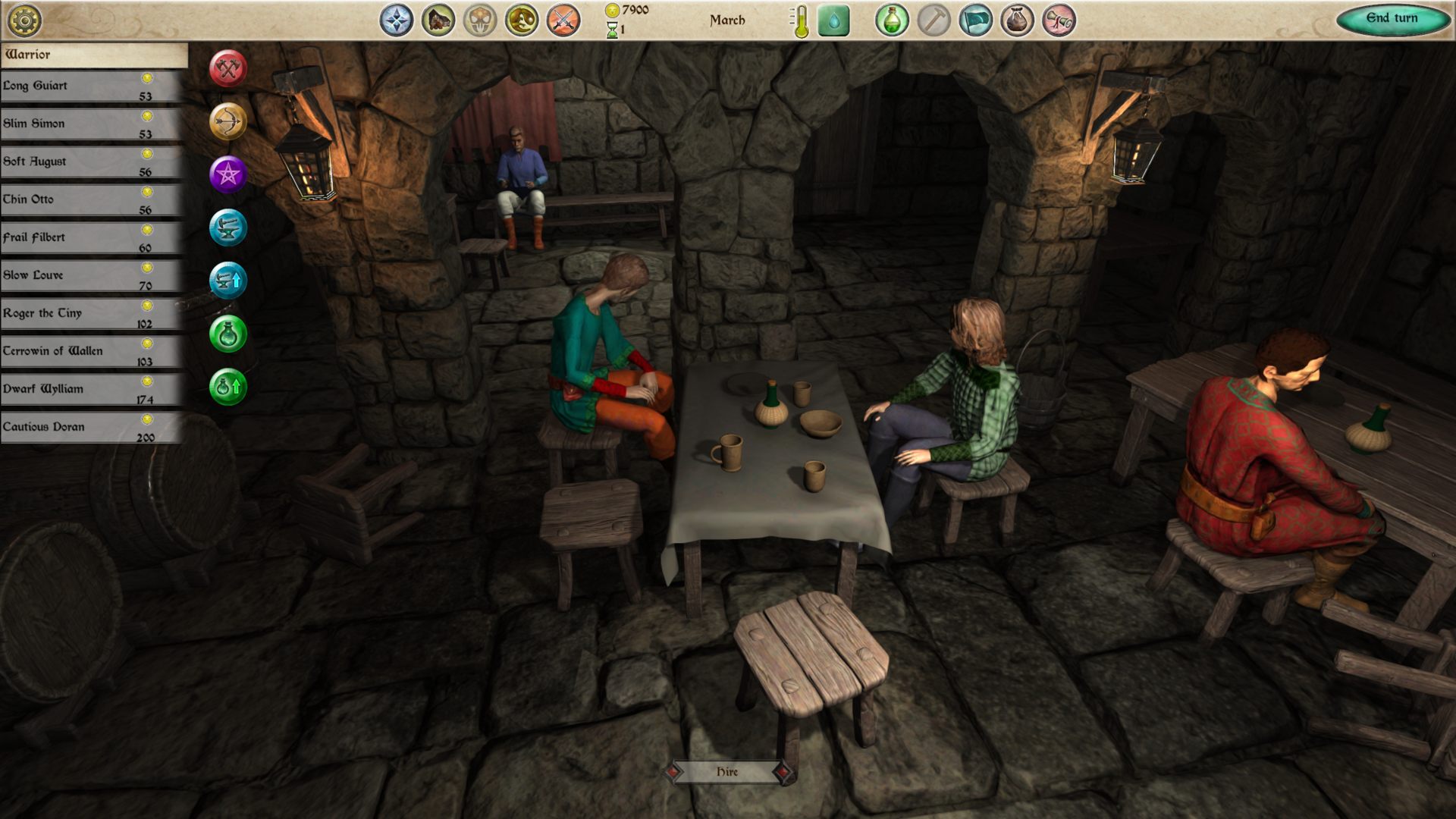The height and width of the screenshot is (819, 1456).
Task: Open the crossed swords icon in top bar
Action: [563, 20]
